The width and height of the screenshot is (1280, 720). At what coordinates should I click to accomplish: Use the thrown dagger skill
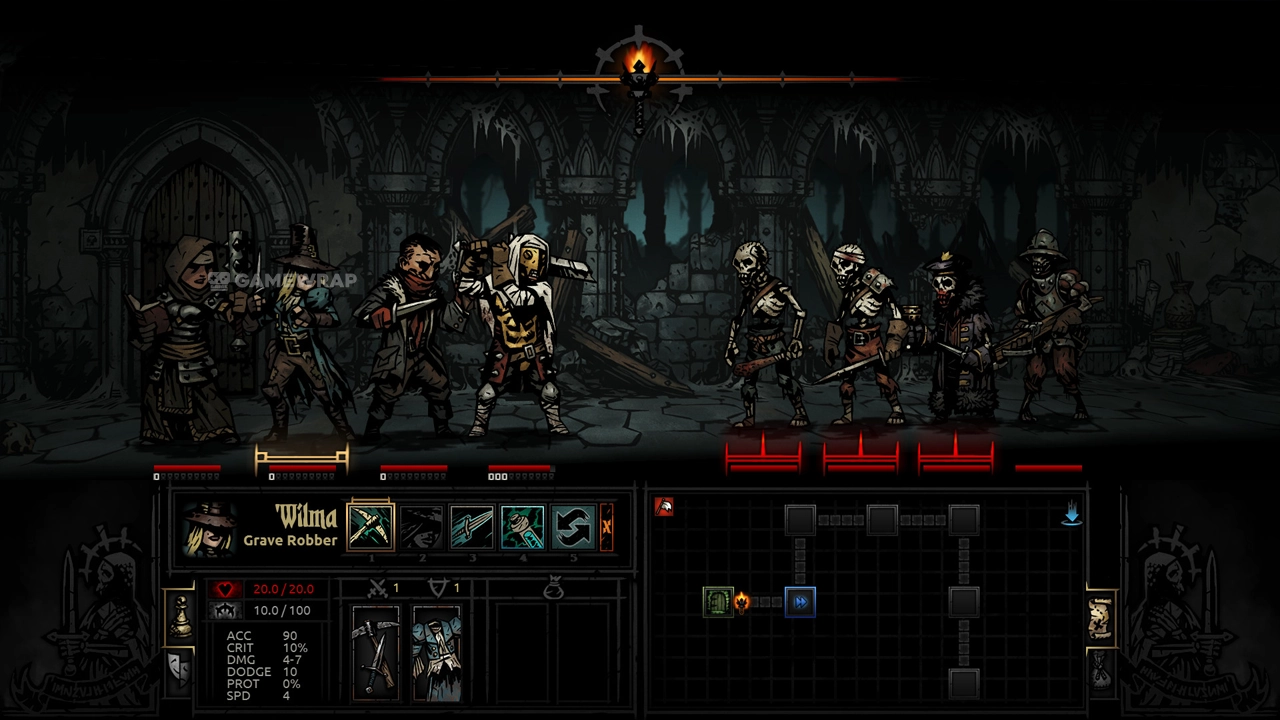tap(472, 527)
